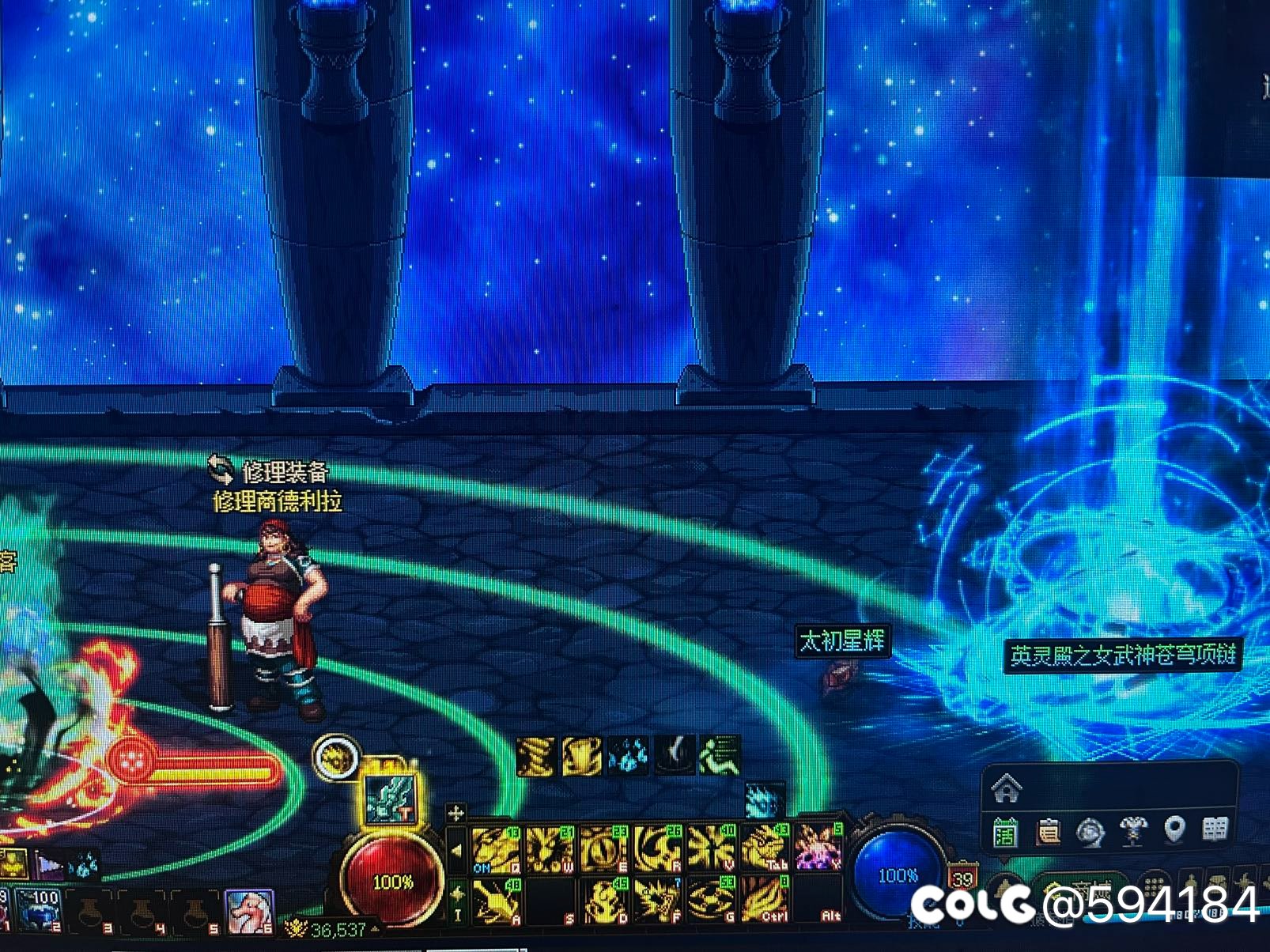Click the skill bar's left arrow button
This screenshot has height=952, width=1270.
tap(456, 851)
